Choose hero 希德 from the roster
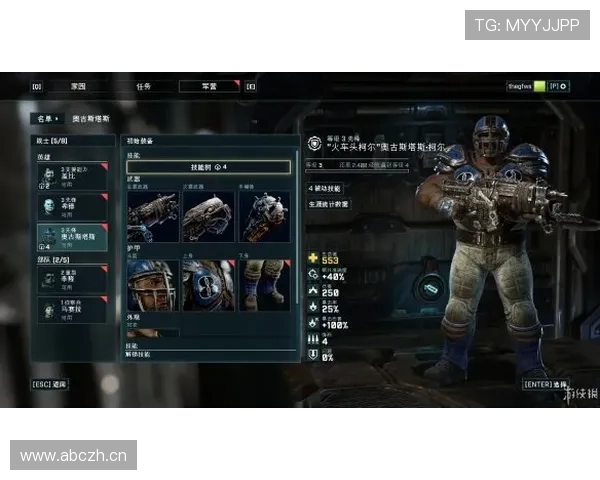This screenshot has width=600, height=480. click(x=71, y=207)
